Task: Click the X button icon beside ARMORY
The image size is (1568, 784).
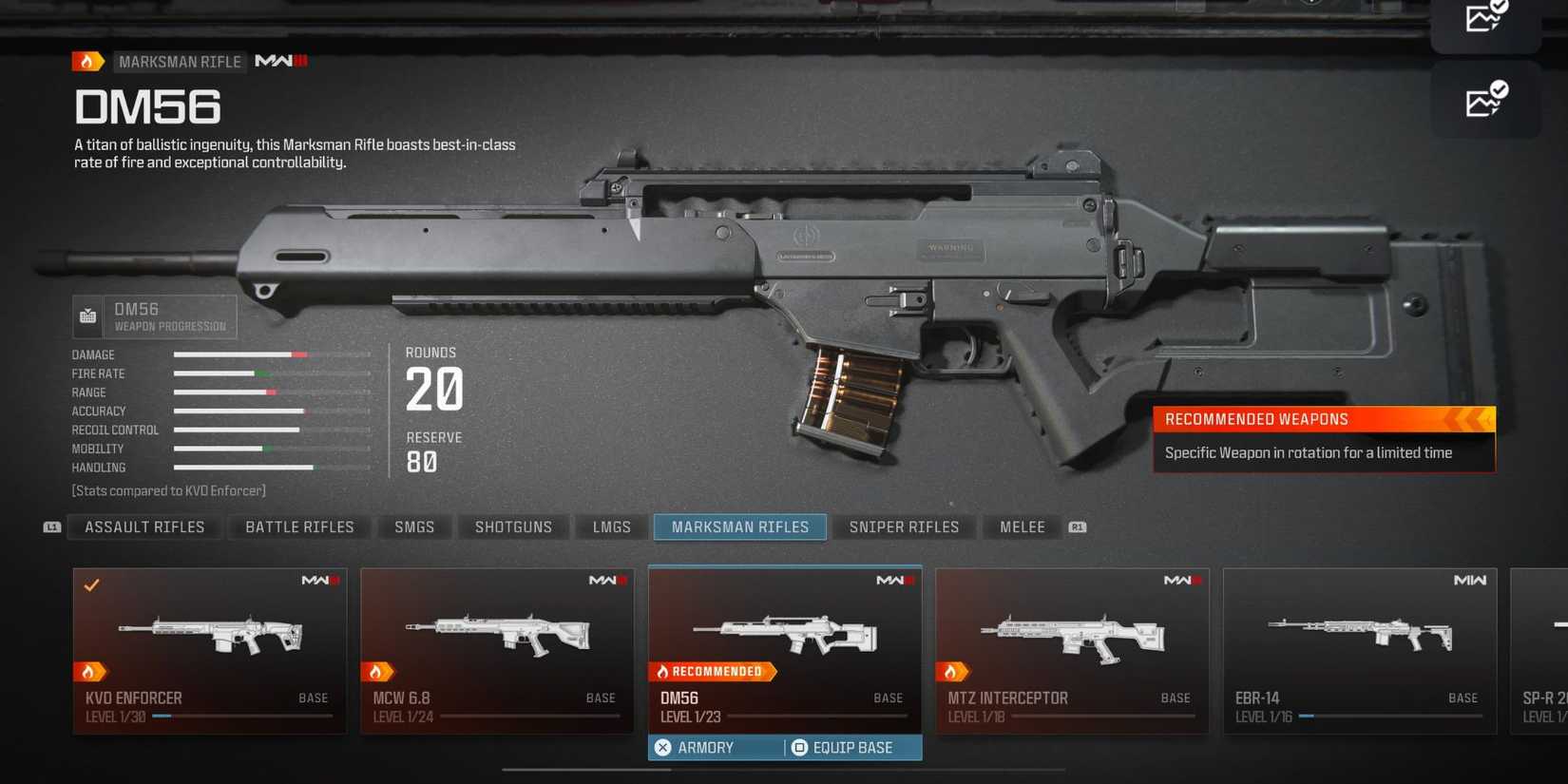Action: coord(662,748)
